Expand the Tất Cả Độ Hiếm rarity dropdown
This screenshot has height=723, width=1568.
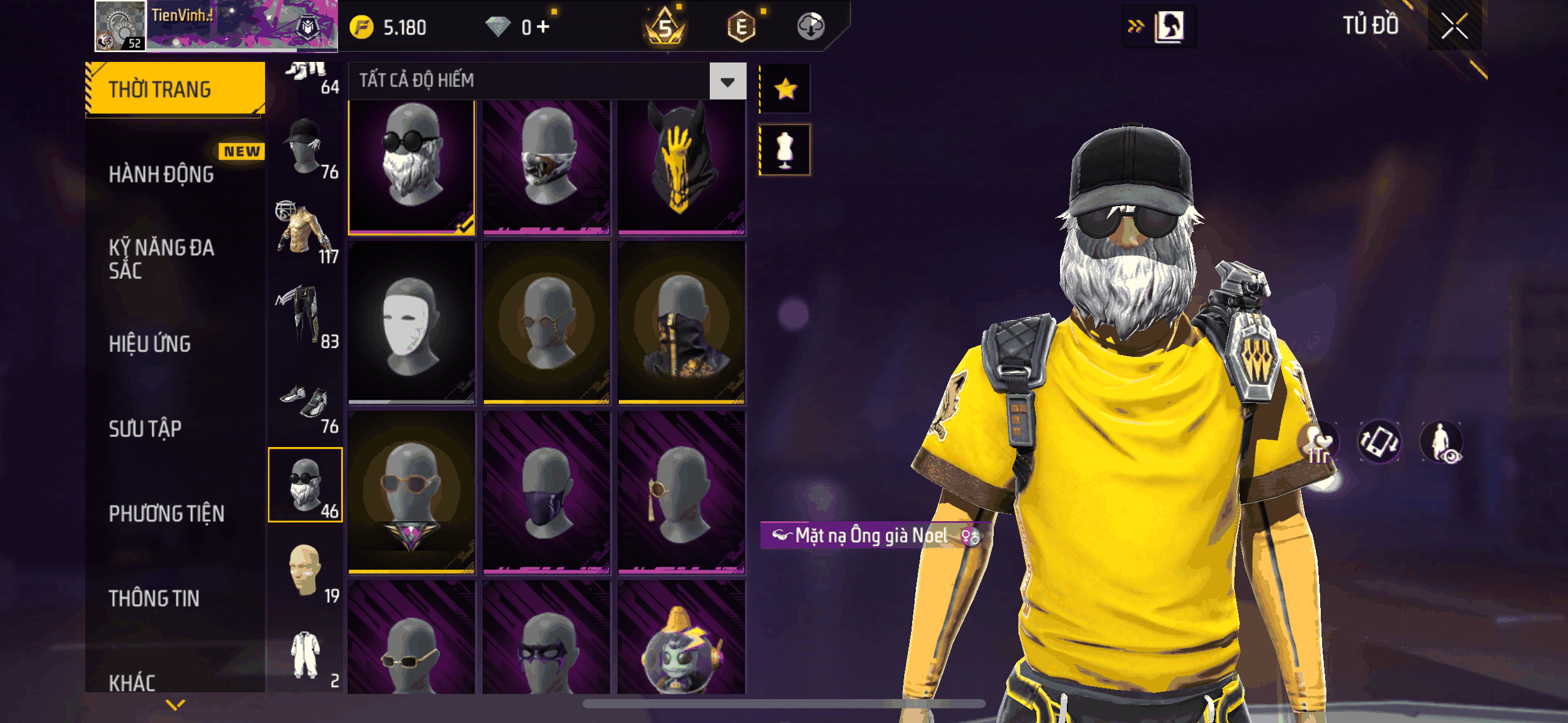point(728,81)
